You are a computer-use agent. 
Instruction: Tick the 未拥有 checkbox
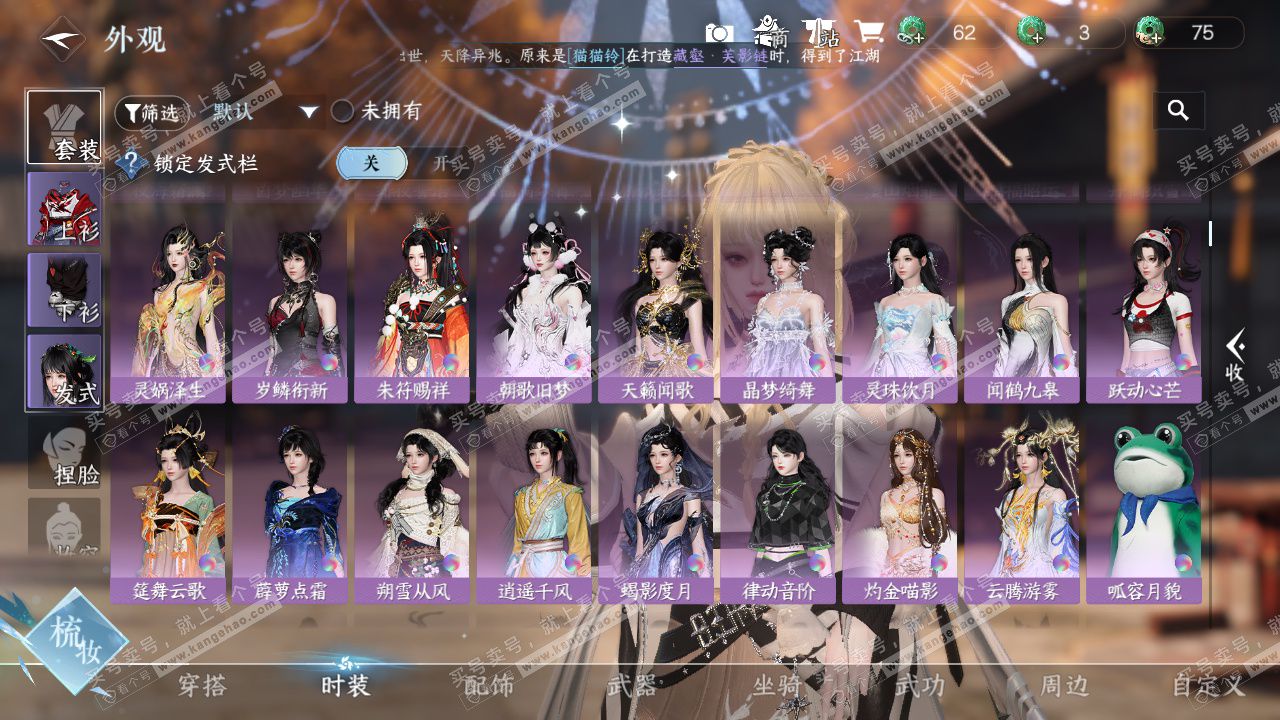click(x=343, y=111)
